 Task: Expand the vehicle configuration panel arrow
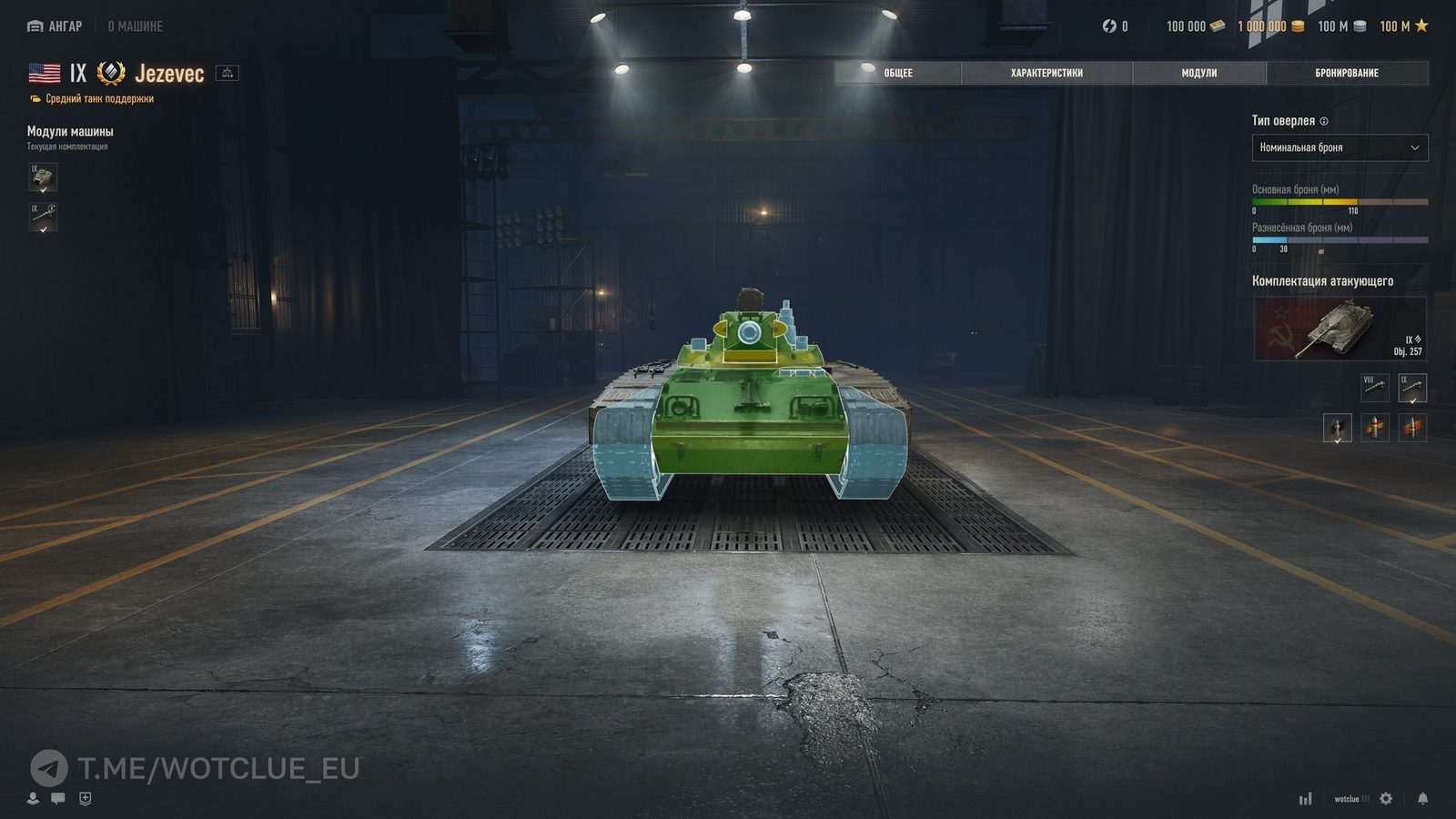(226, 73)
